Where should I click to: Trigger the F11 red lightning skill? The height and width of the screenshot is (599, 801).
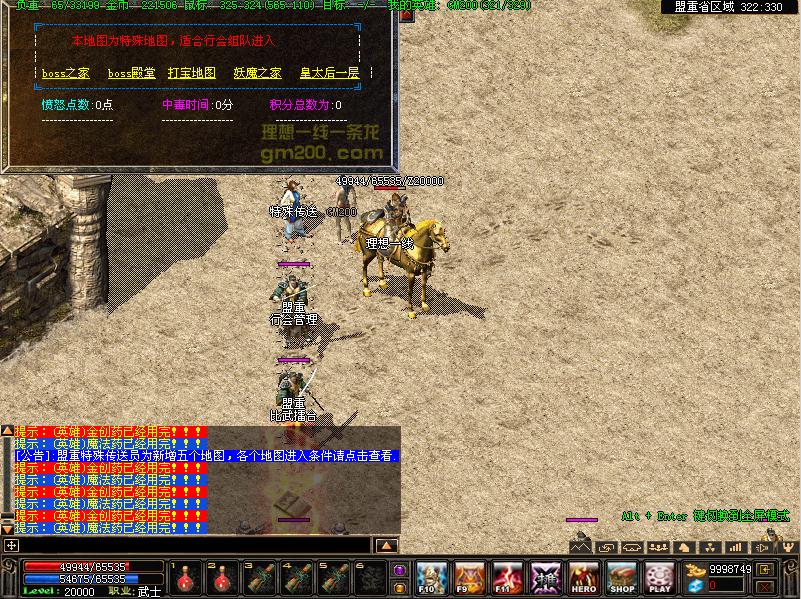tap(507, 577)
